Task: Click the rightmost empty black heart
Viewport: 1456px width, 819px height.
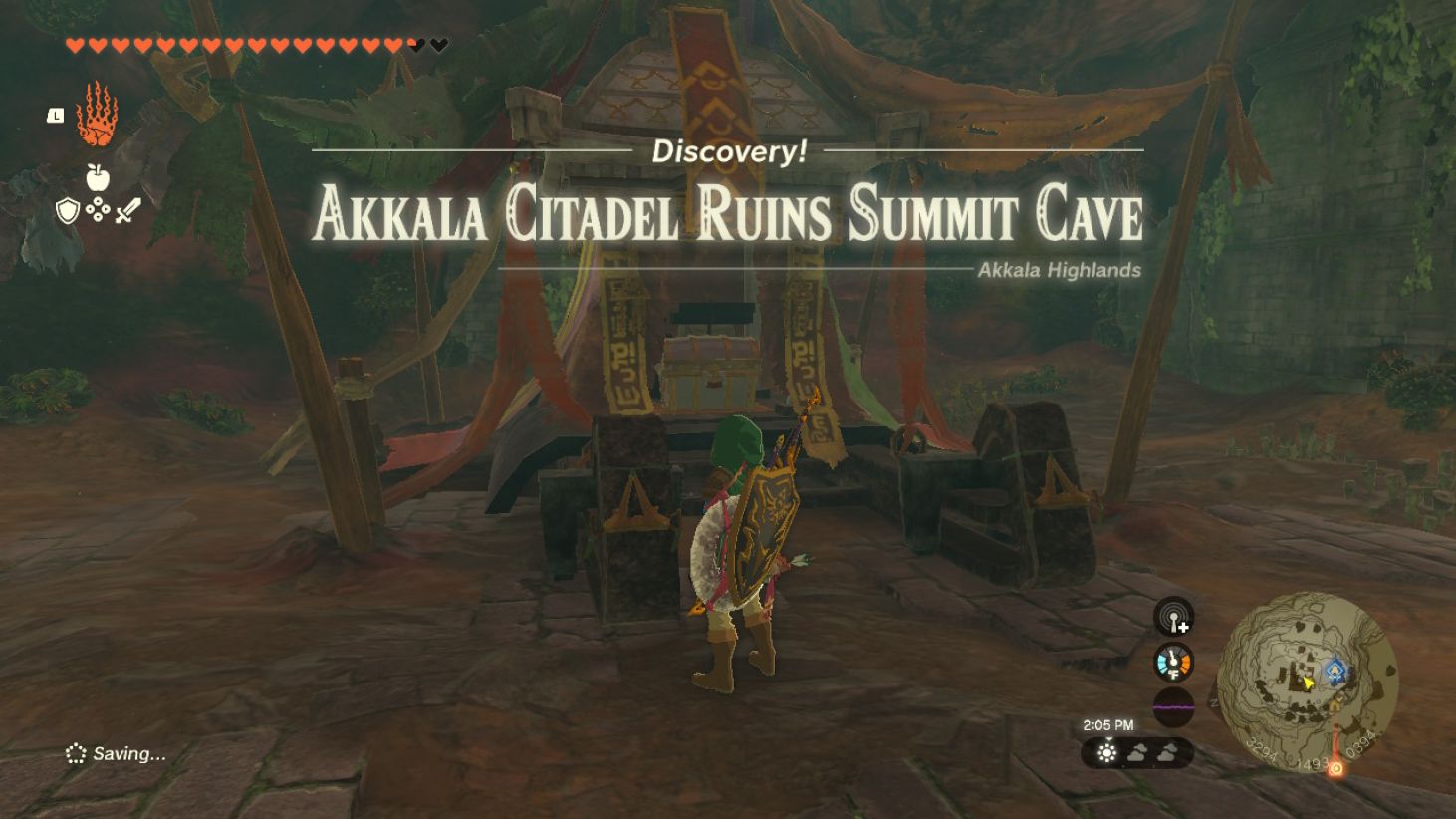Action: (x=437, y=44)
